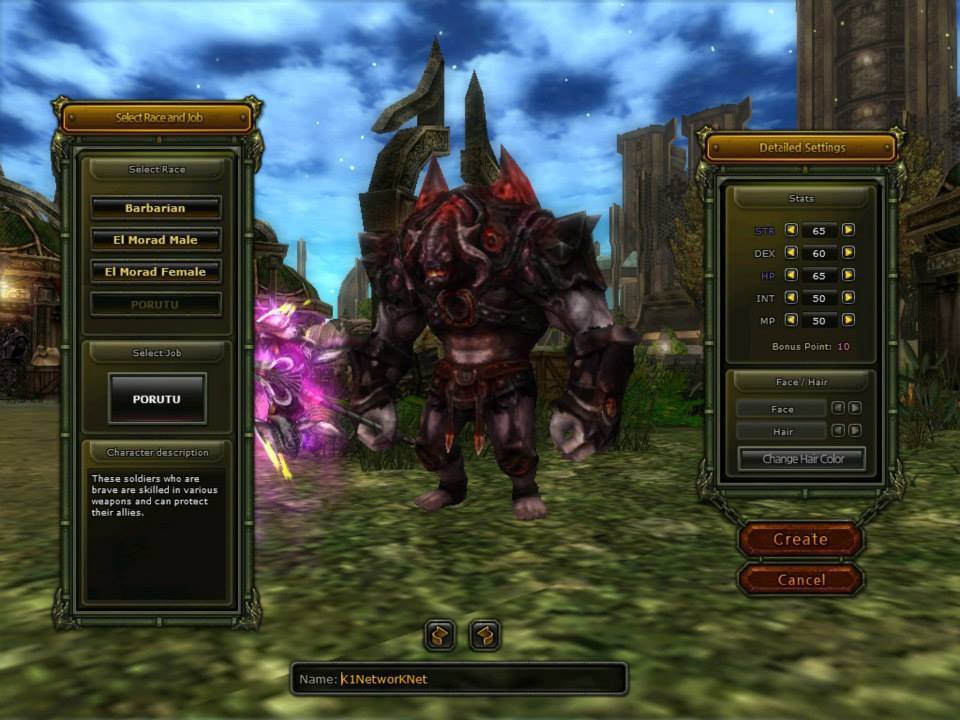Open Change Hair Color
Image resolution: width=960 pixels, height=720 pixels.
point(801,459)
